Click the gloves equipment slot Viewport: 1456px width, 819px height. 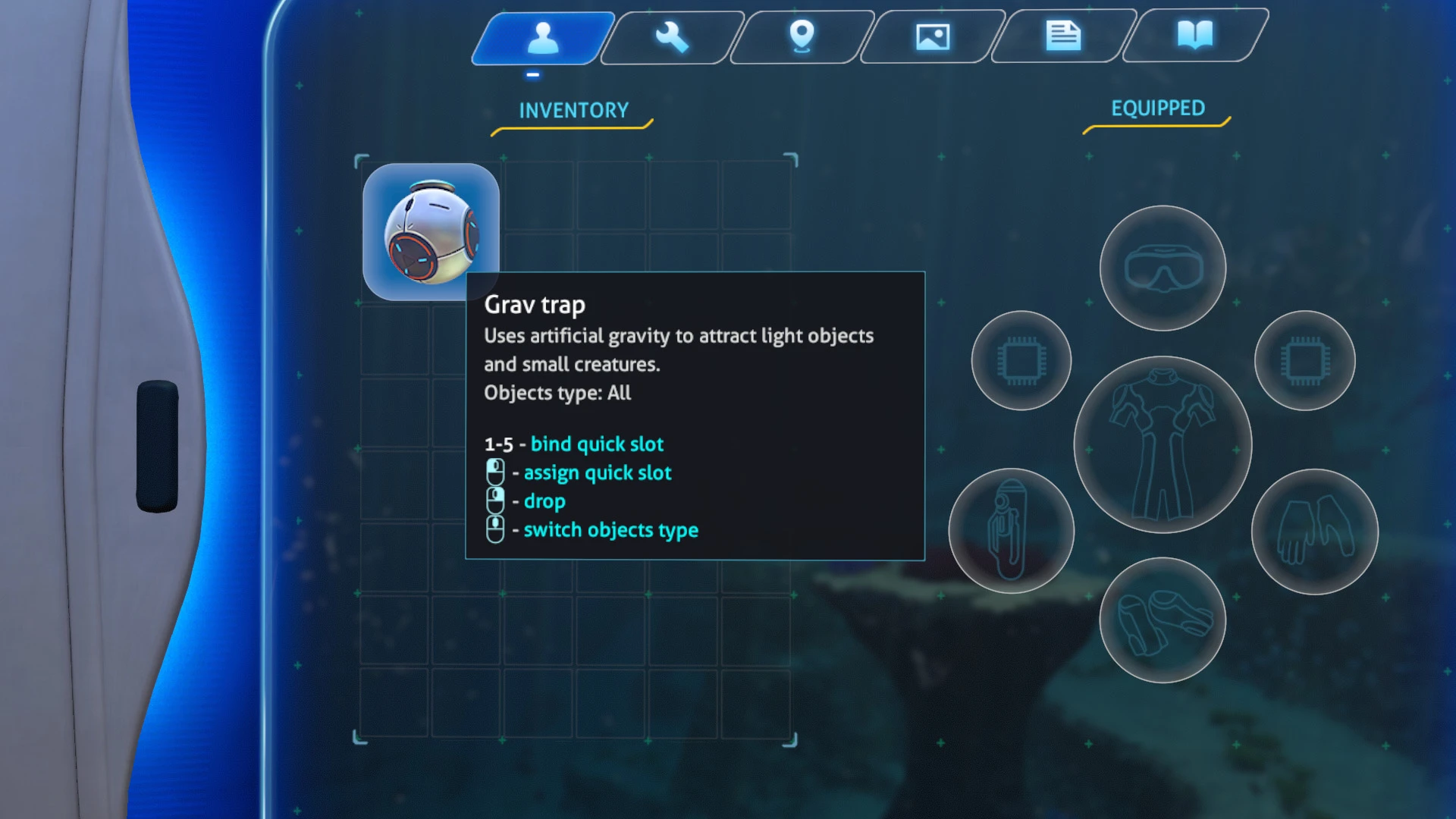pos(1314,532)
